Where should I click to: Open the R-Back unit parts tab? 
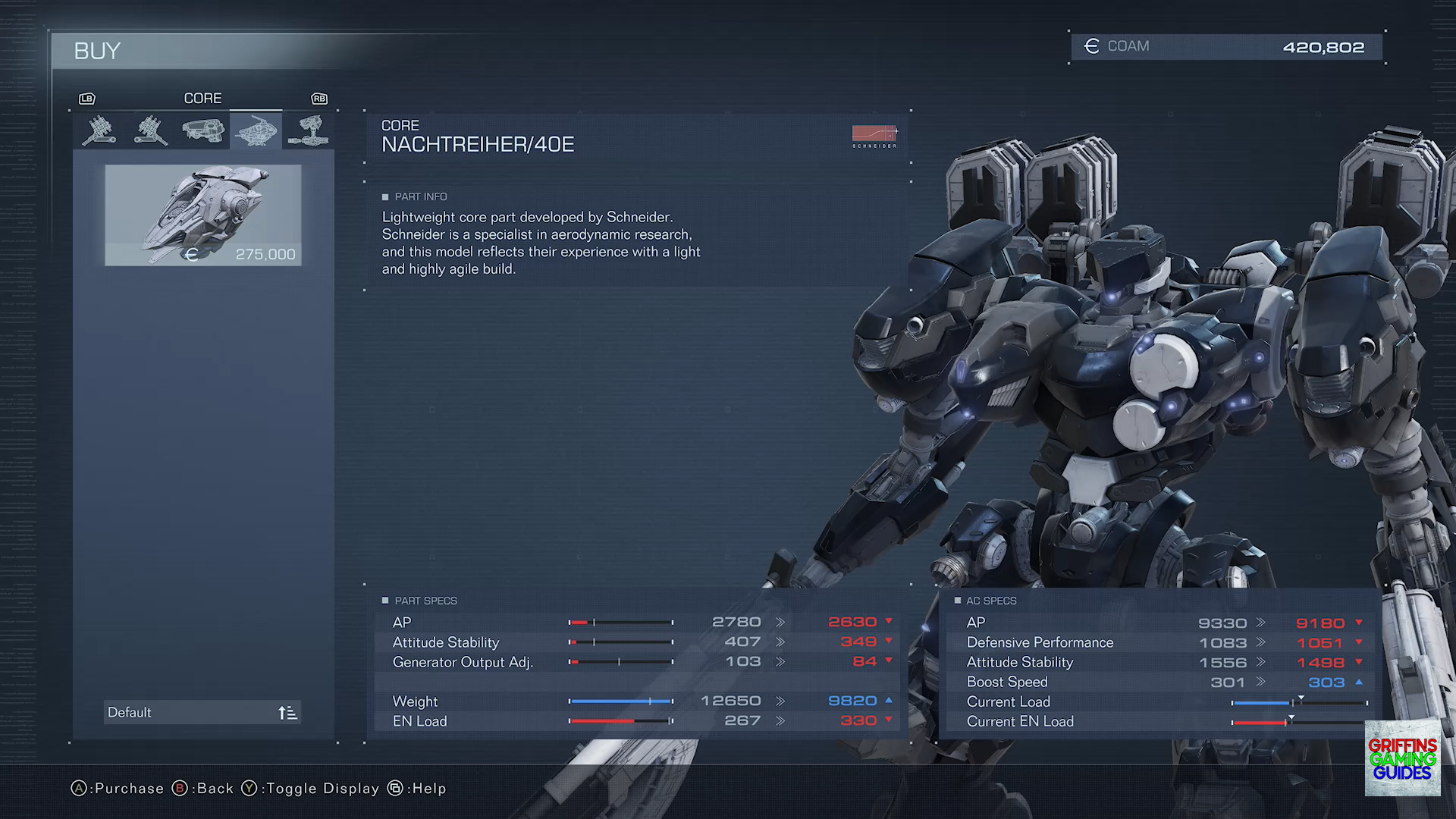99,130
